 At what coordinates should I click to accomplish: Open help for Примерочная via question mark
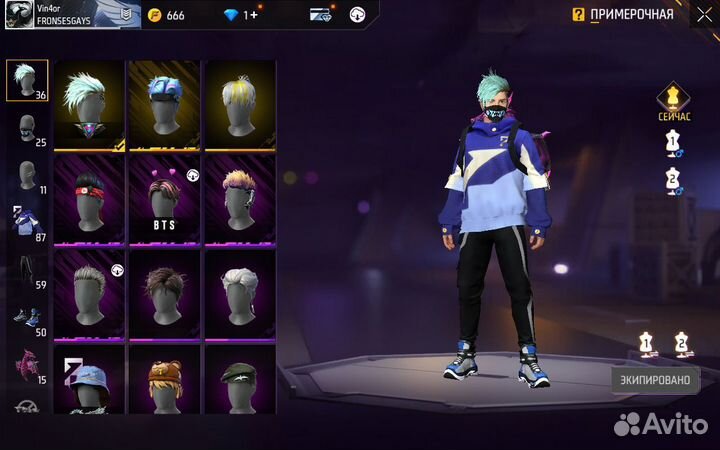578,15
